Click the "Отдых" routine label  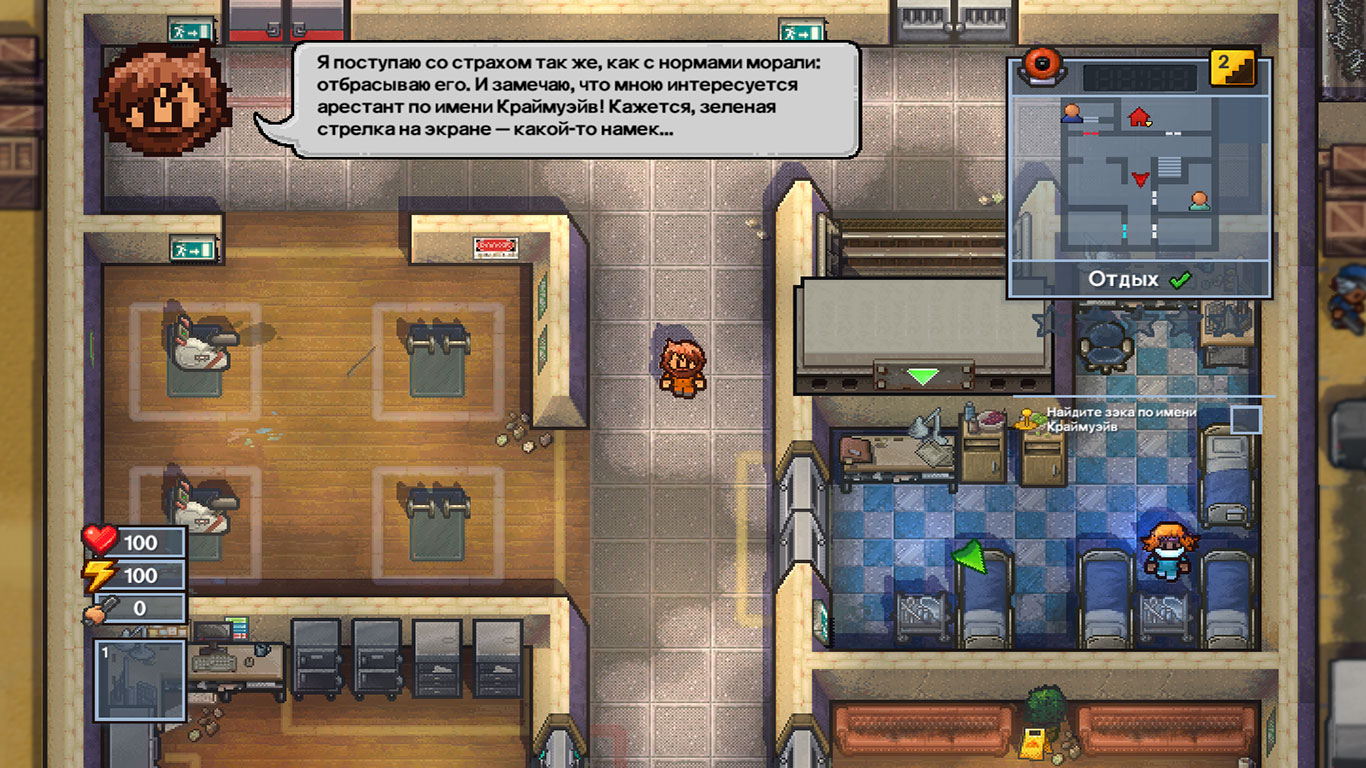click(x=1123, y=280)
